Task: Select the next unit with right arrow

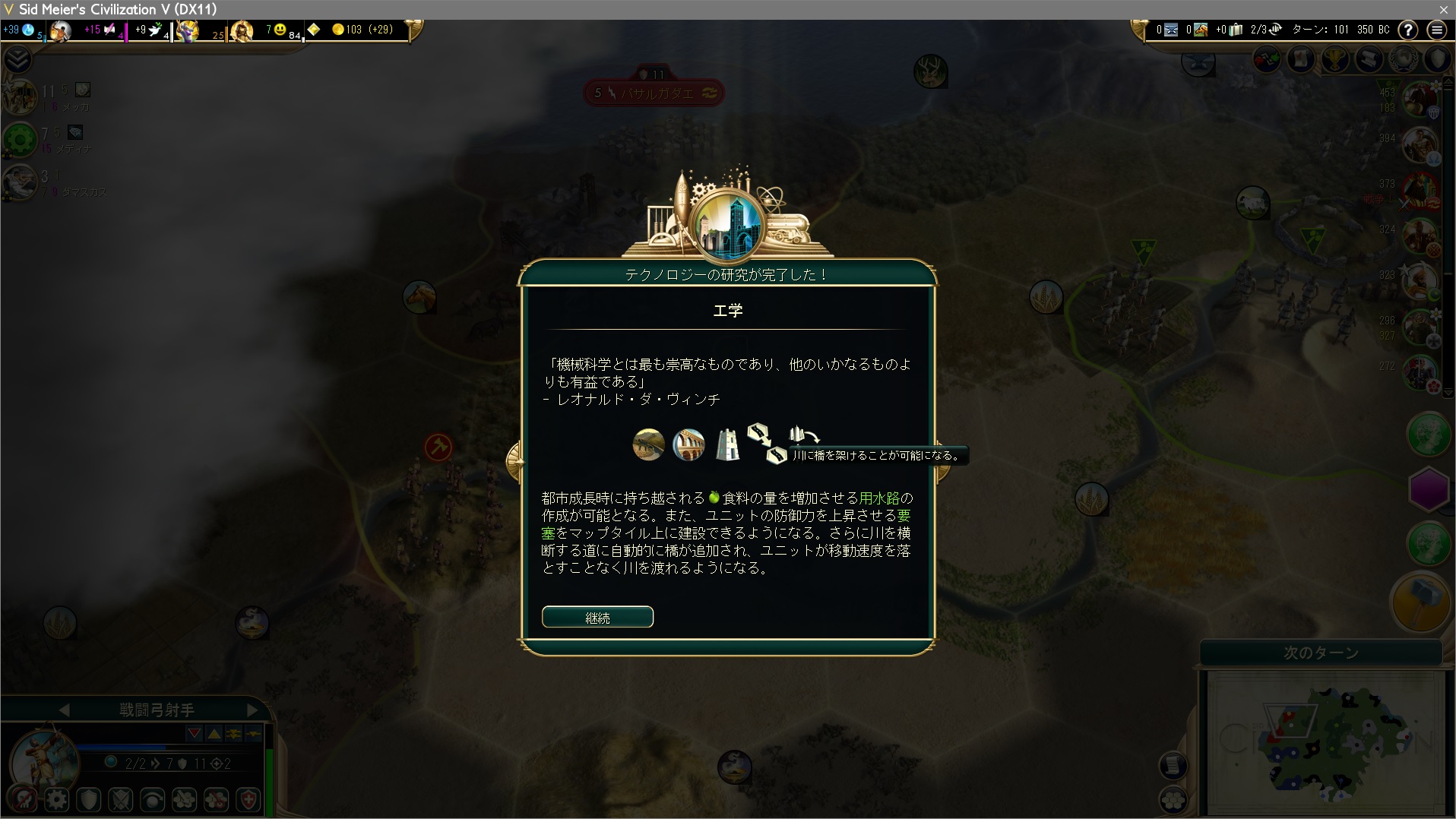Action: point(252,710)
